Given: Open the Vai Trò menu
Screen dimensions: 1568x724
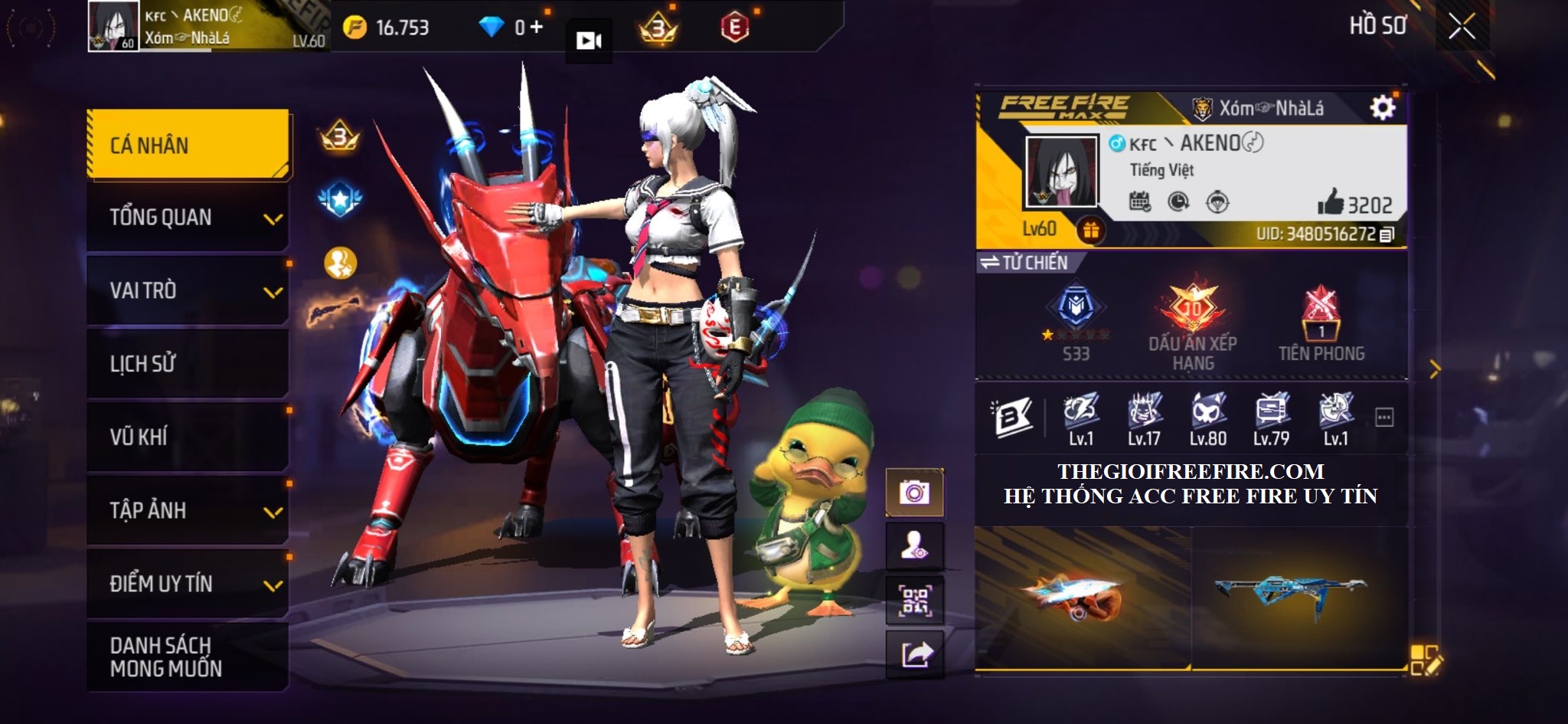Looking at the screenshot, I should pyautogui.click(x=188, y=290).
